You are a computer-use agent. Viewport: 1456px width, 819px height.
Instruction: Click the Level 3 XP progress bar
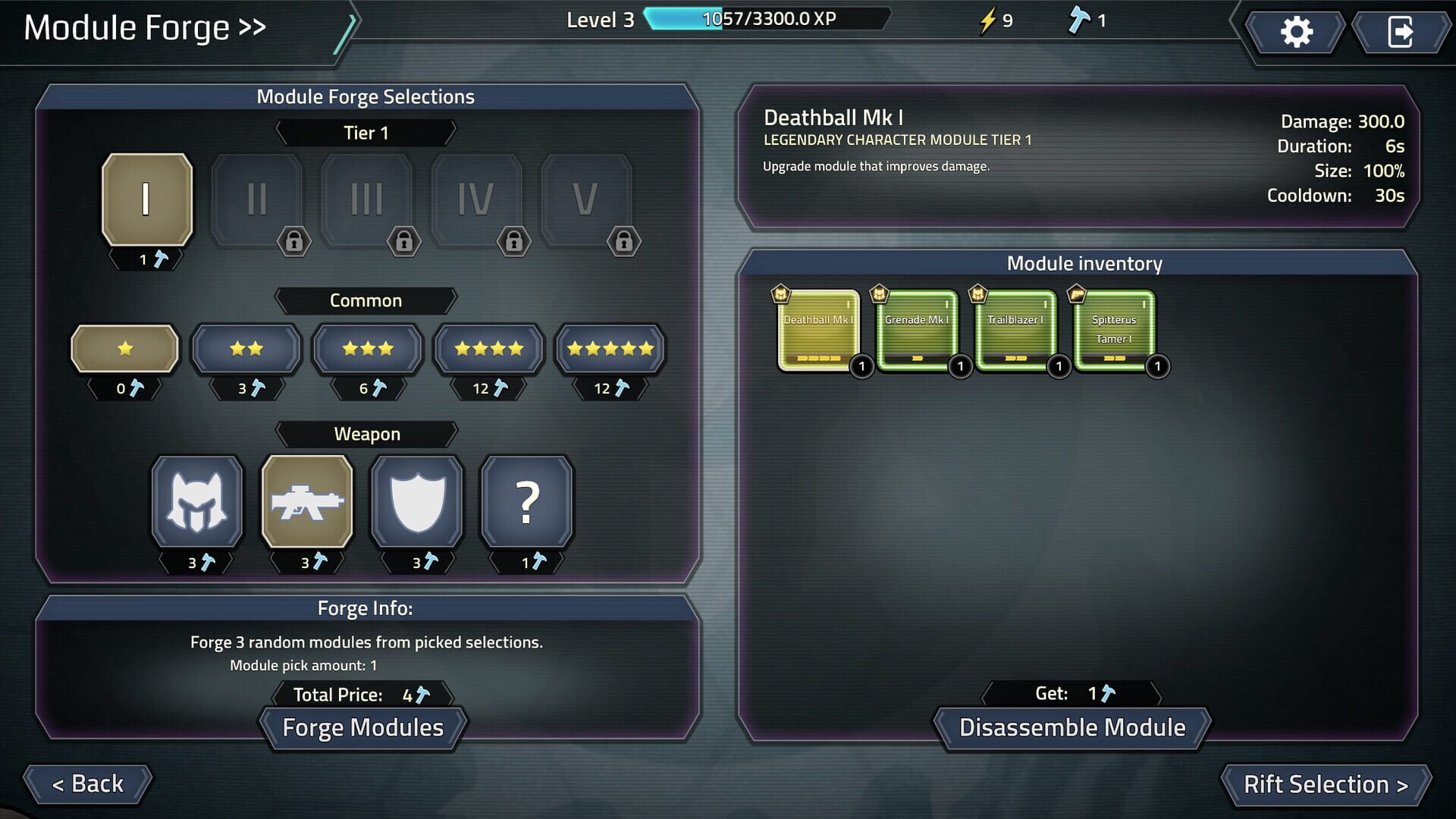point(766,18)
